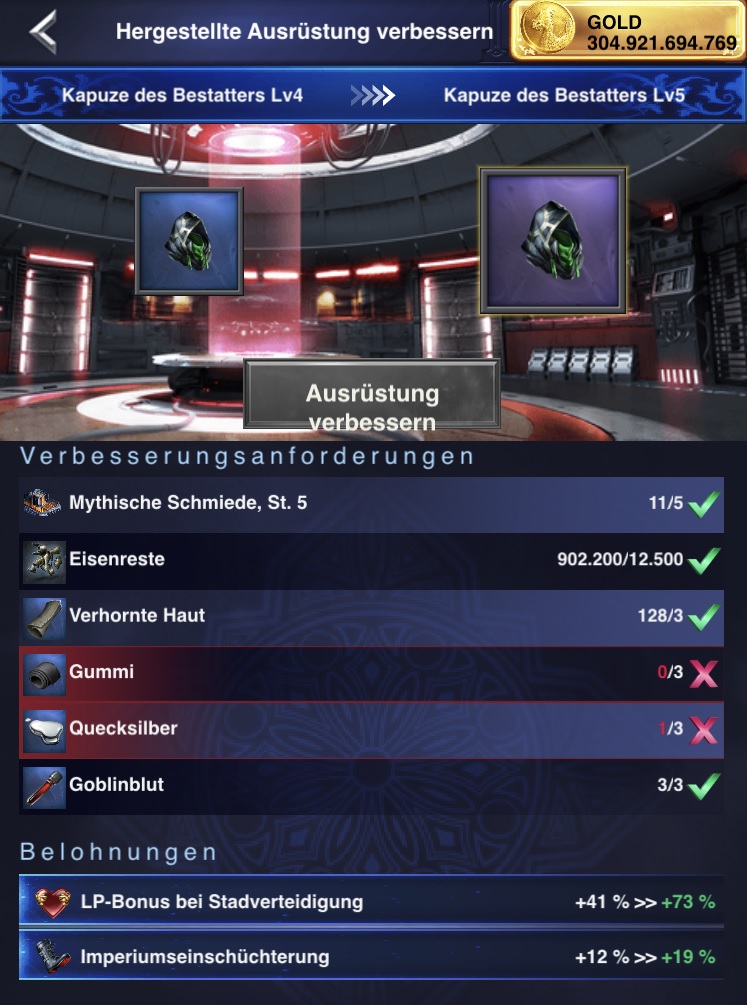
Task: Tap the missing Gummi material row
Action: (372, 673)
